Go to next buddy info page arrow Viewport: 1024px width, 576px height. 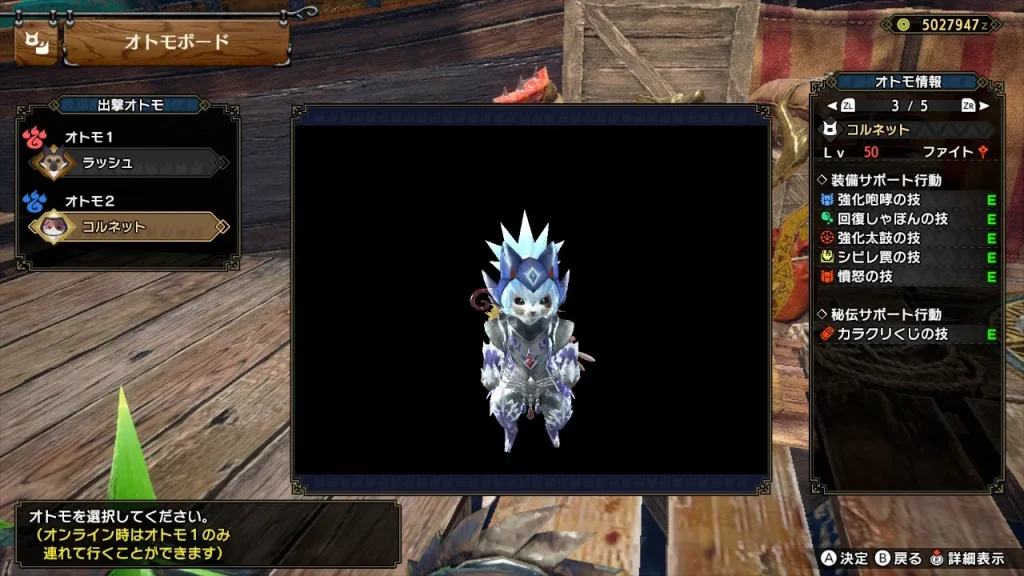pyautogui.click(x=984, y=105)
